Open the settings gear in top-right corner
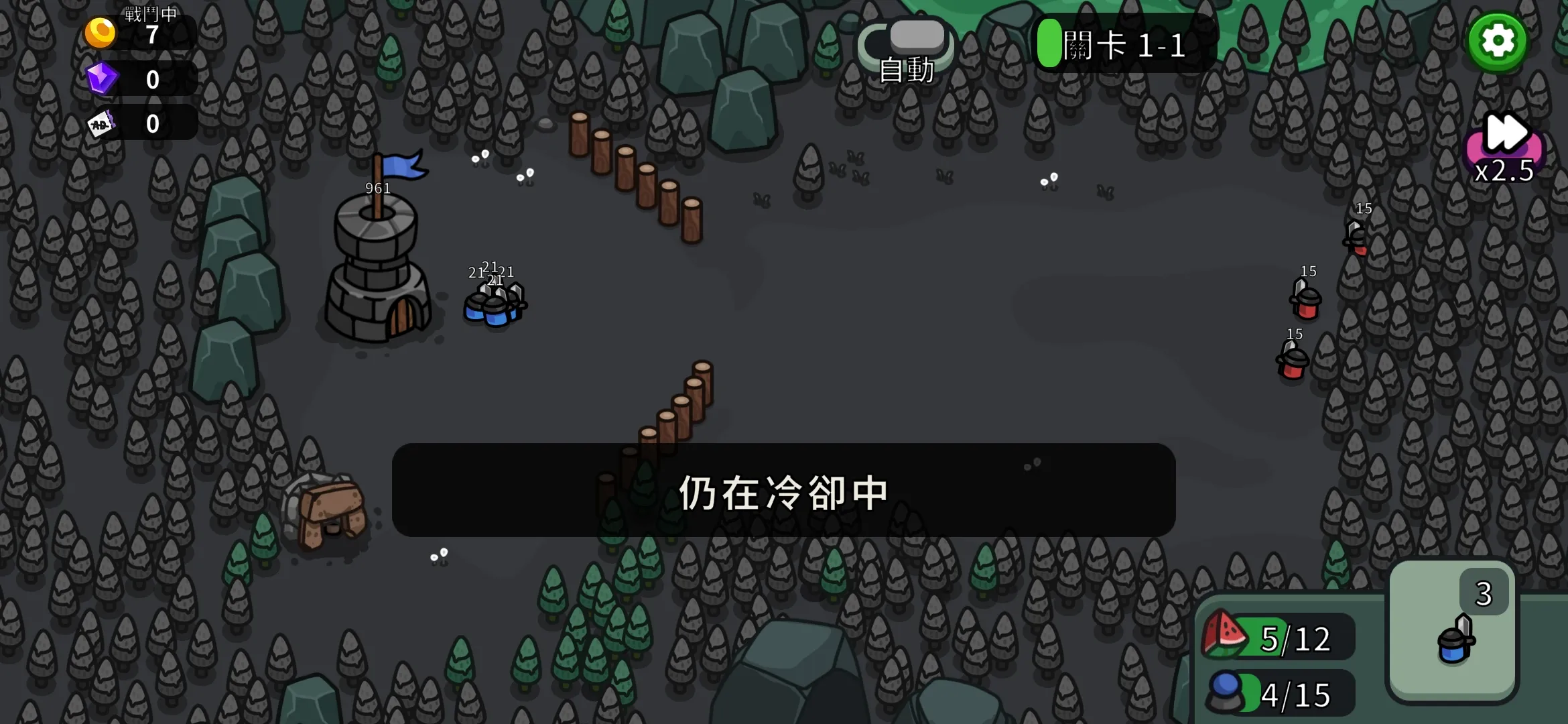 click(1499, 42)
